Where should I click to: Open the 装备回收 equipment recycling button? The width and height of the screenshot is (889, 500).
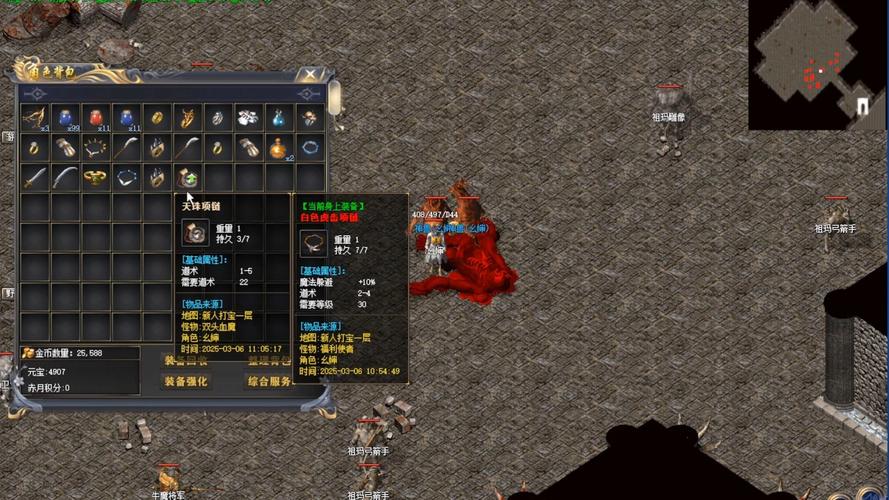[x=187, y=360]
